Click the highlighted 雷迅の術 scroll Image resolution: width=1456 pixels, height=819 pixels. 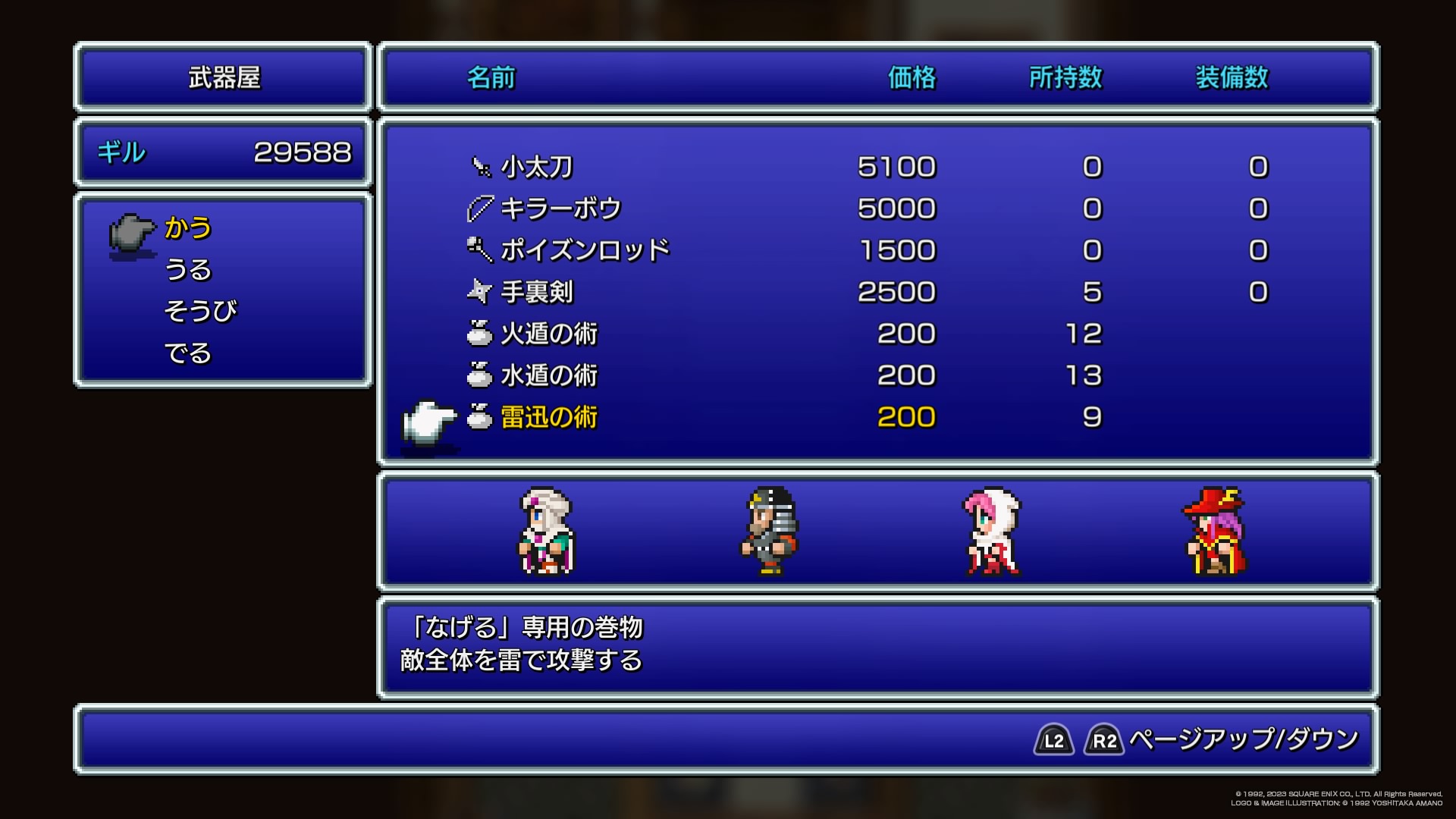tap(548, 417)
